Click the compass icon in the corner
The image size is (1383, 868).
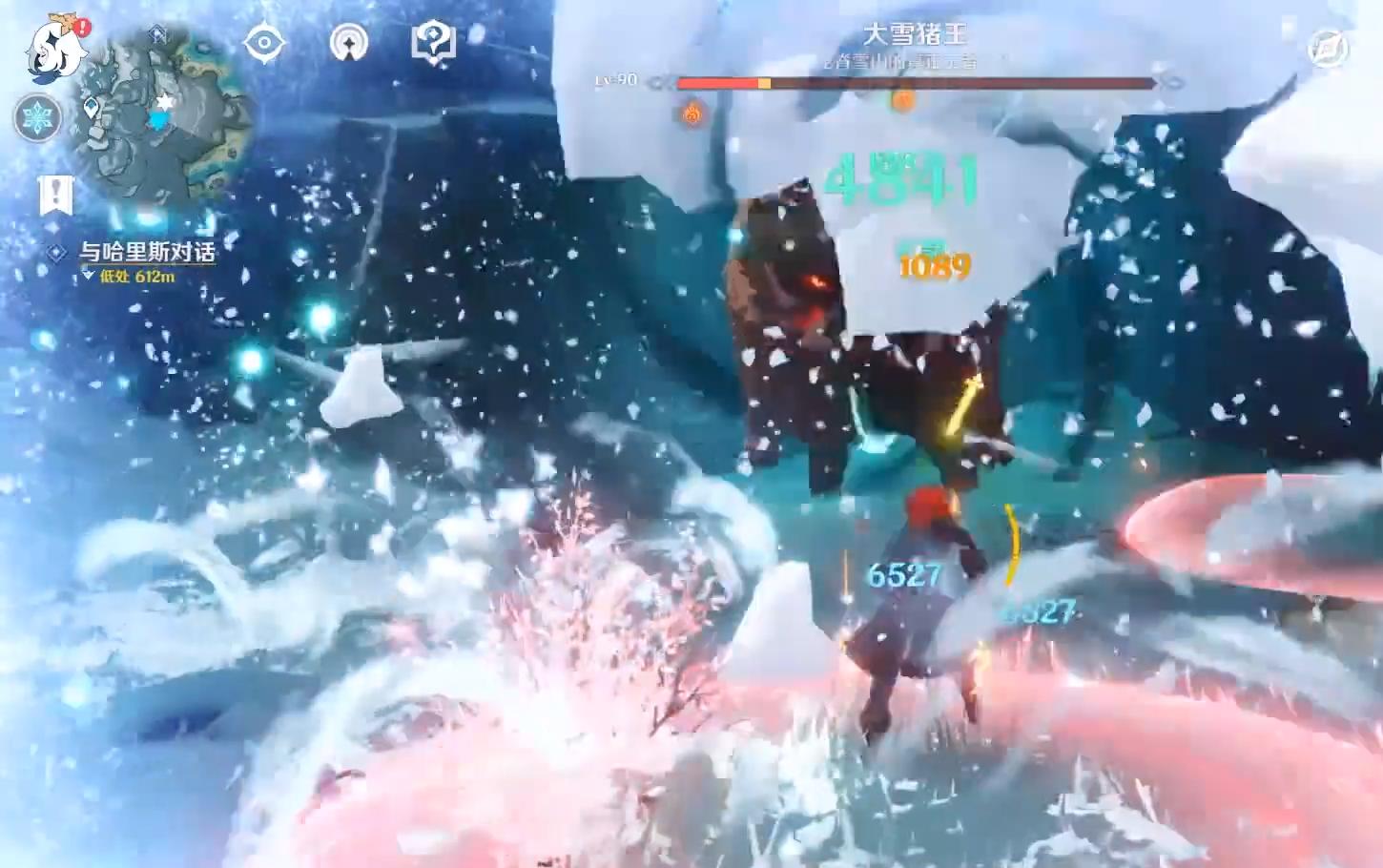point(1327,50)
